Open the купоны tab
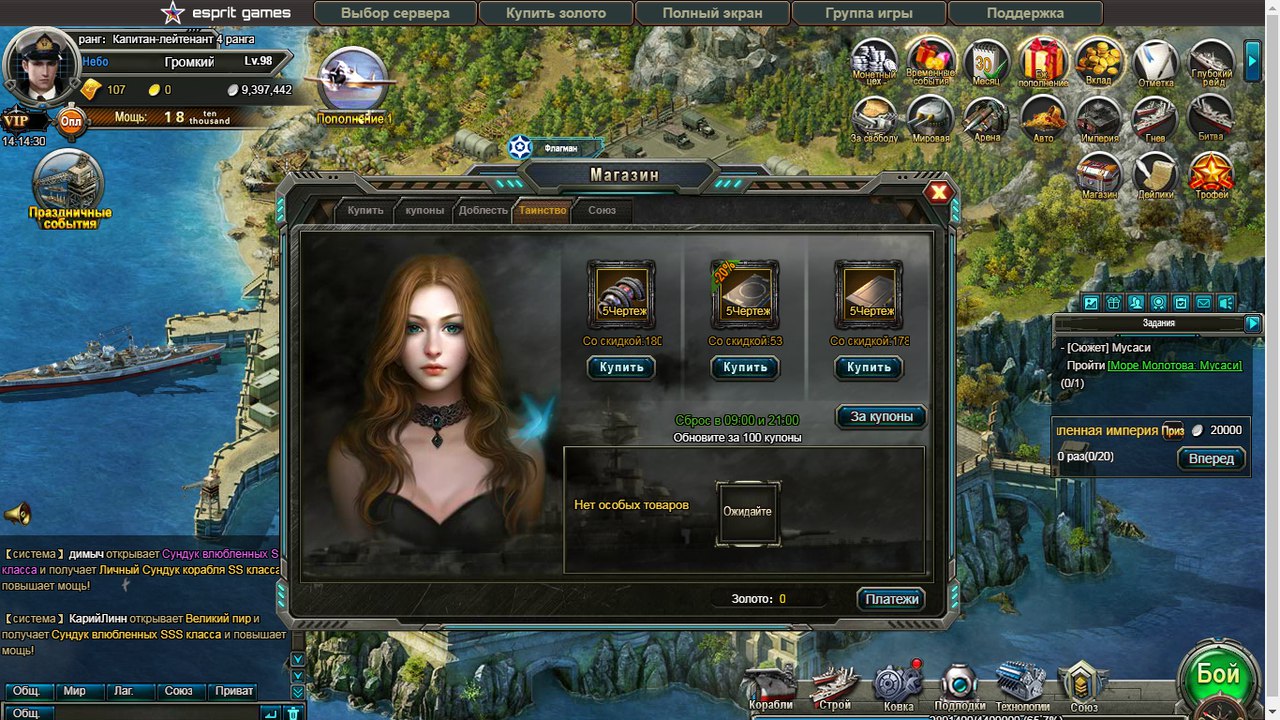 point(424,210)
